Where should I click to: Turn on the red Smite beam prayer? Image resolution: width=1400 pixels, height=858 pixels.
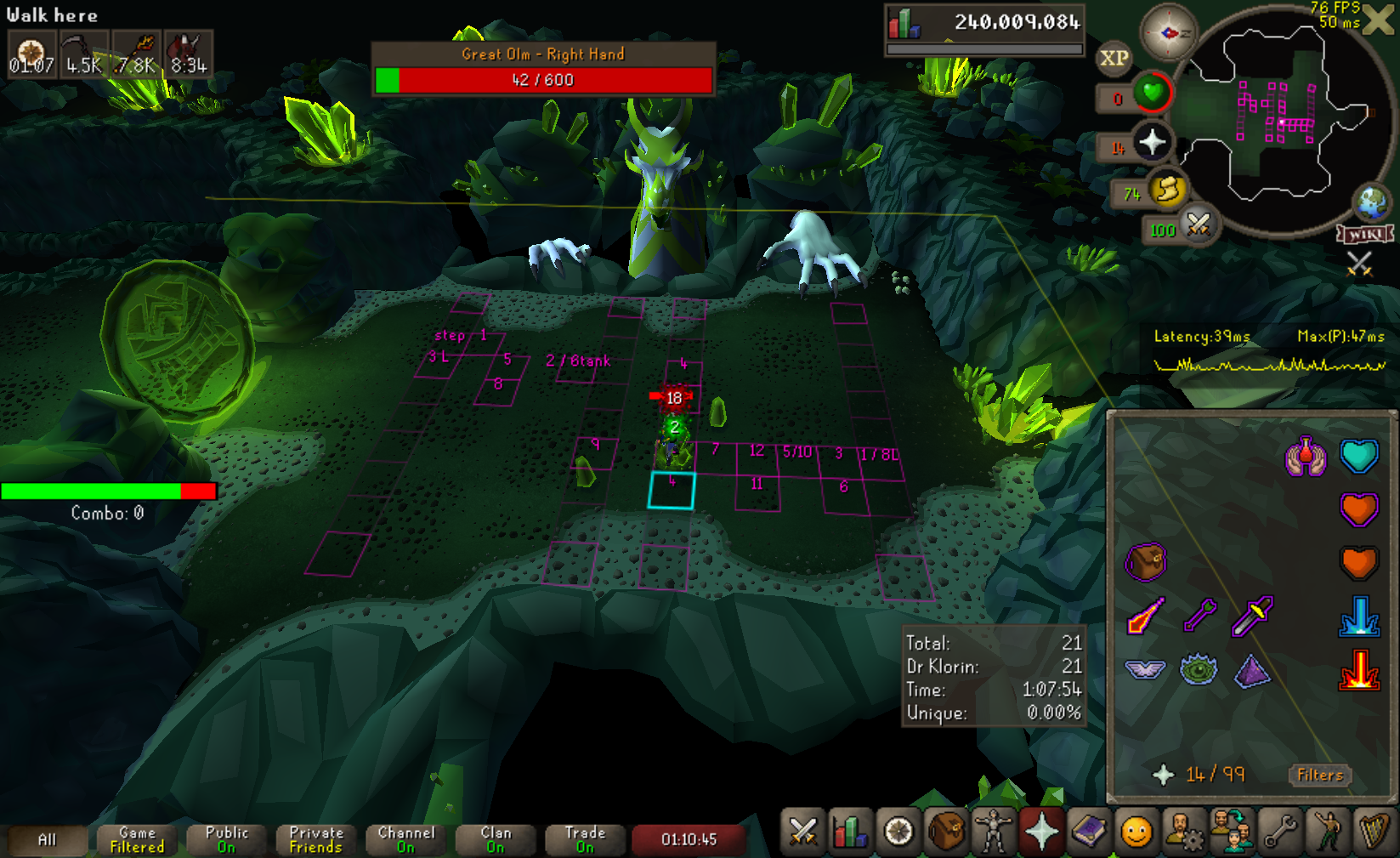pos(1358,669)
